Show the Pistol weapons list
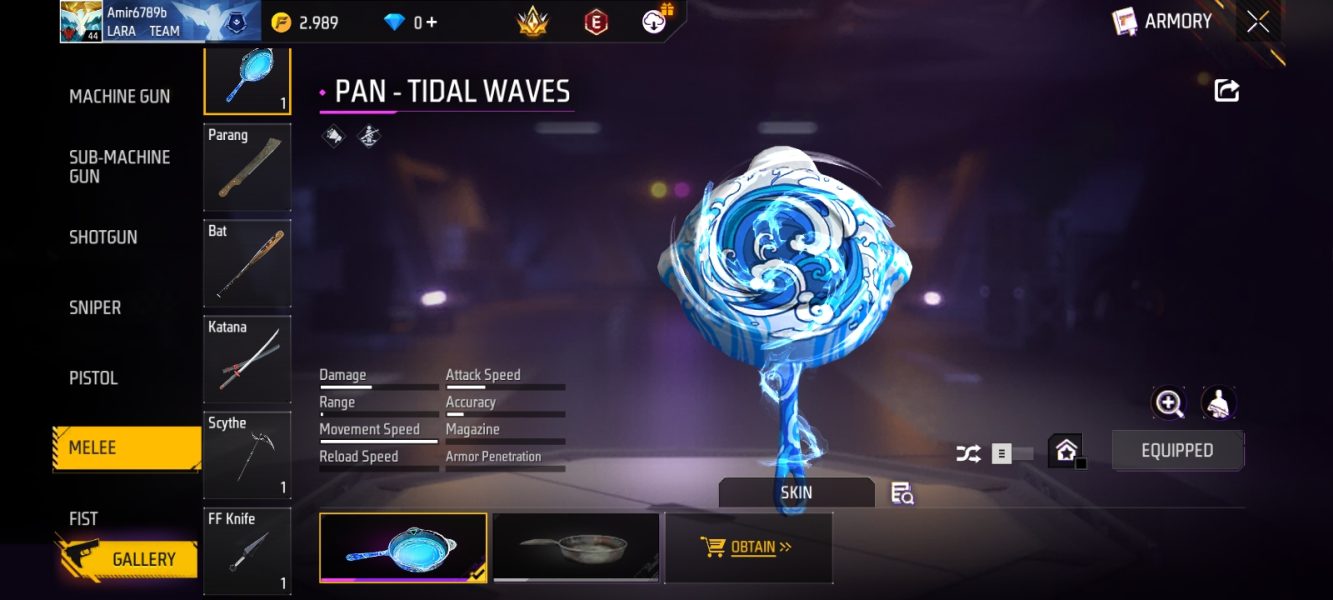Viewport: 1333px width, 600px height. point(93,379)
